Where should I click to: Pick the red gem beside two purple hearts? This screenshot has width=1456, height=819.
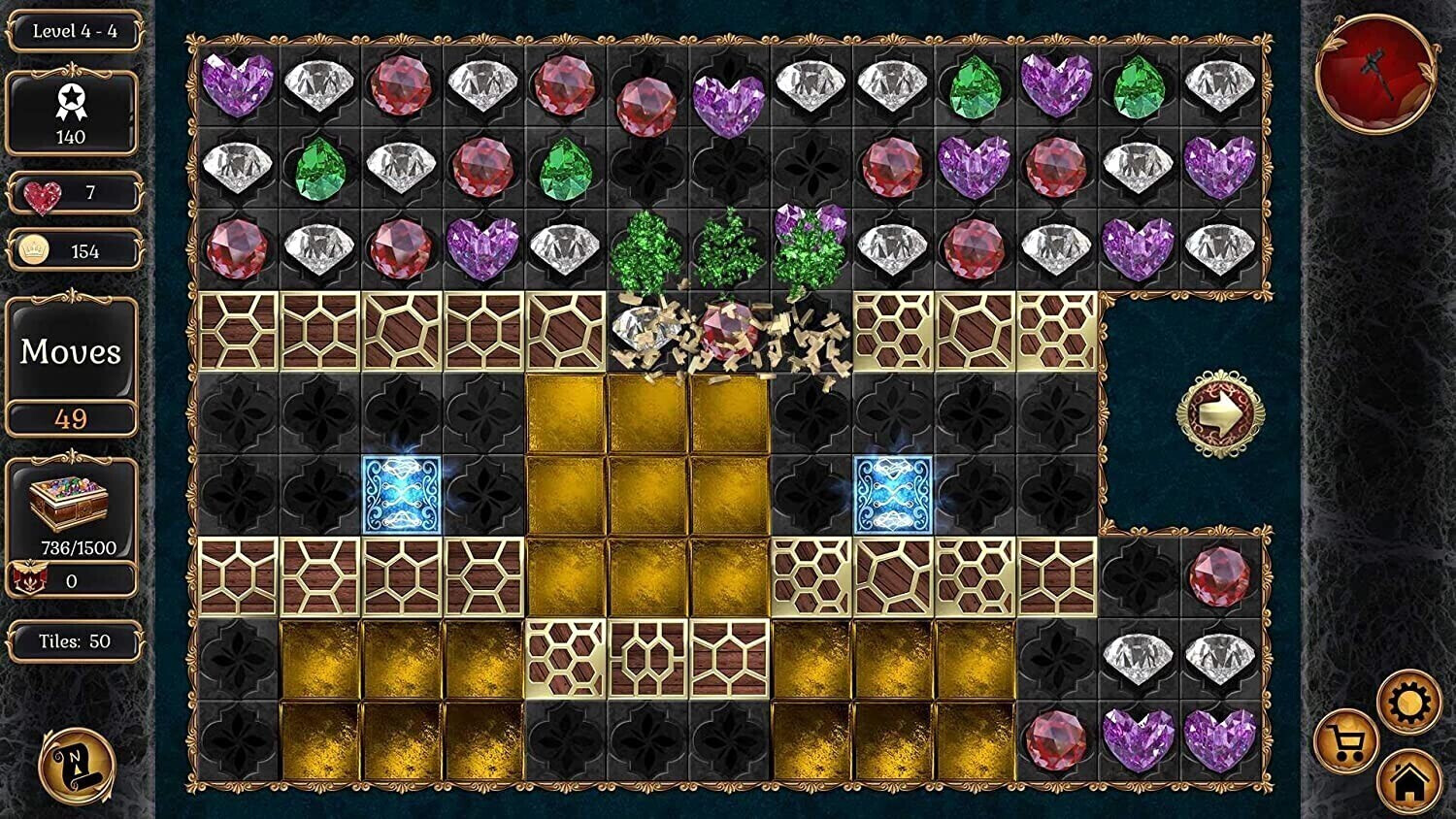pyautogui.click(x=1056, y=740)
